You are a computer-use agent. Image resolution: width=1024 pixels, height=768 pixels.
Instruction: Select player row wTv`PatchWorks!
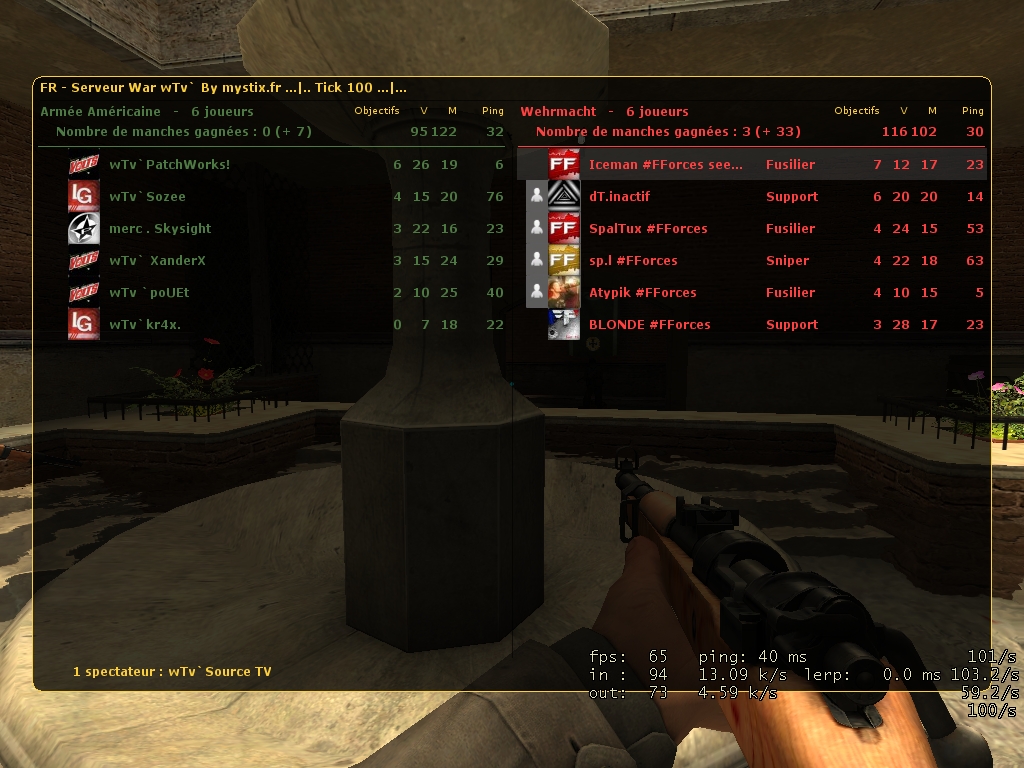click(170, 165)
